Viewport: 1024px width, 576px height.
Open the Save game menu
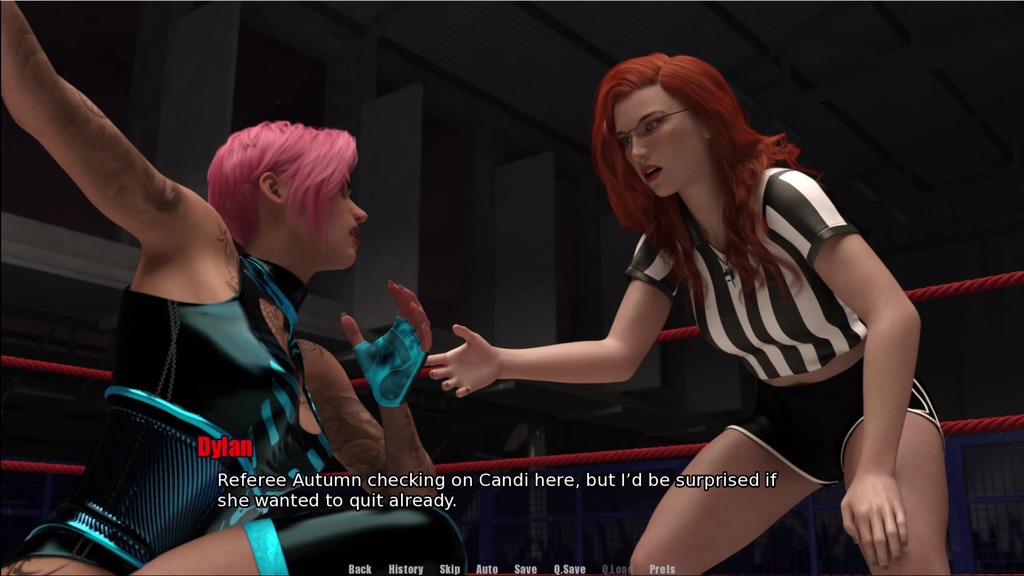click(526, 569)
